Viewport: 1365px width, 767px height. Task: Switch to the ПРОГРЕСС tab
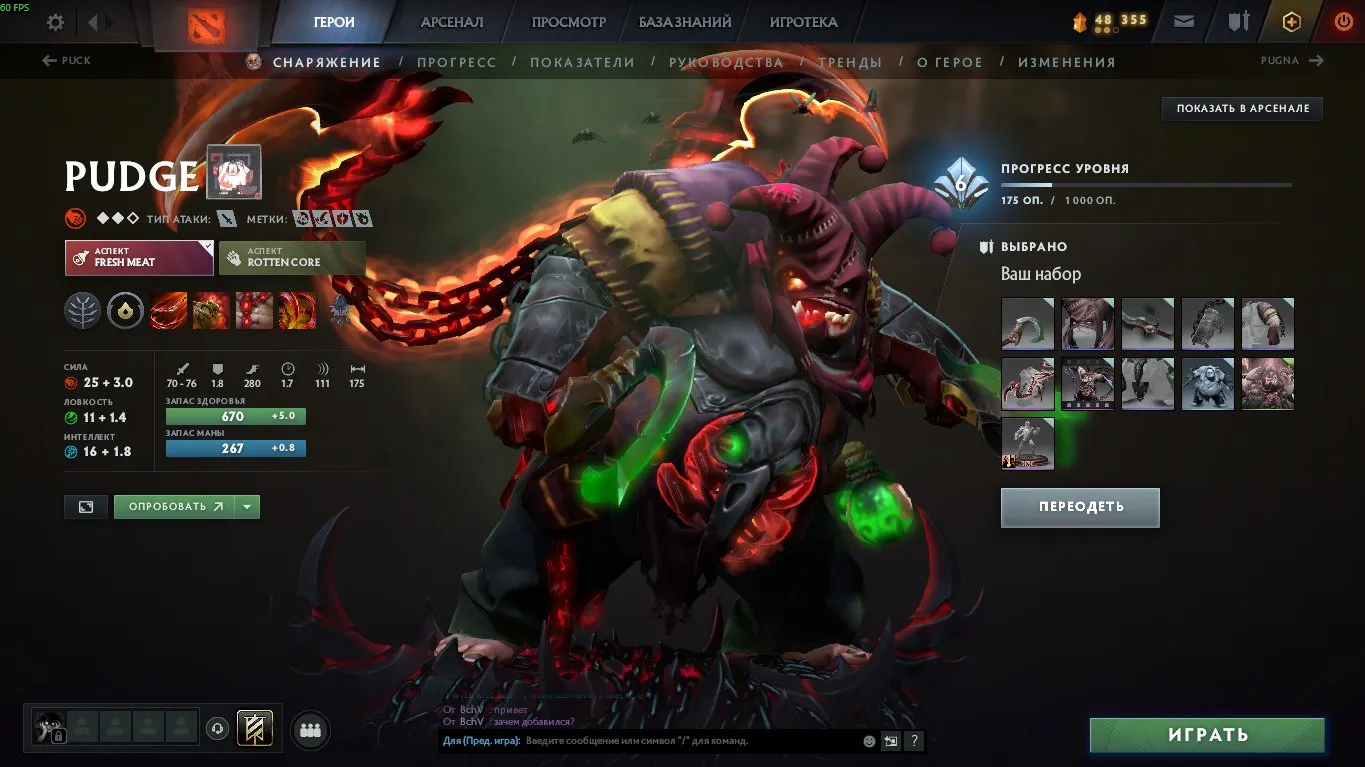pos(457,61)
